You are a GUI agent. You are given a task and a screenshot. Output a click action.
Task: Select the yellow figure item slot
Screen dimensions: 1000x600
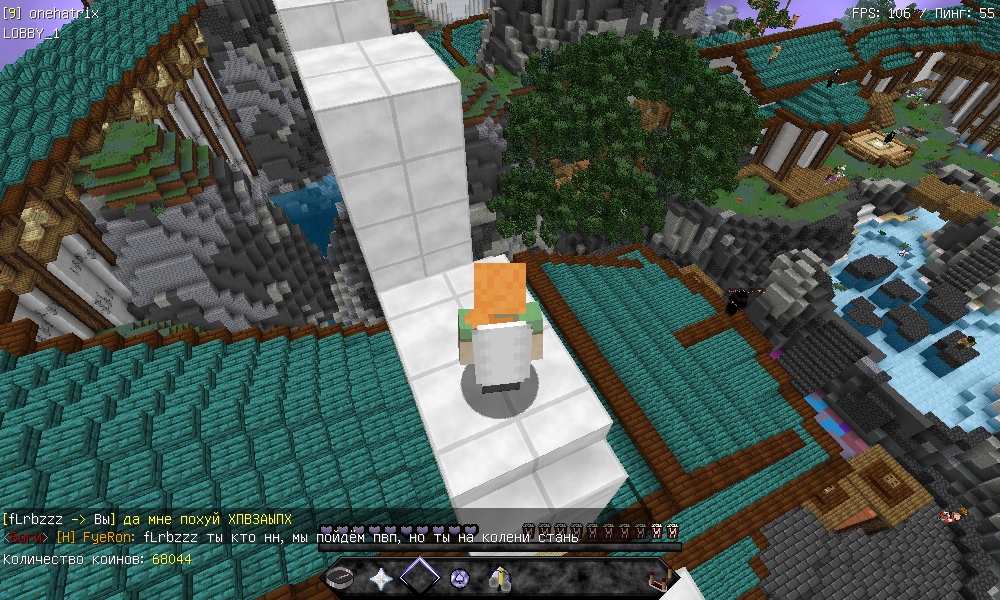pyautogui.click(x=499, y=578)
